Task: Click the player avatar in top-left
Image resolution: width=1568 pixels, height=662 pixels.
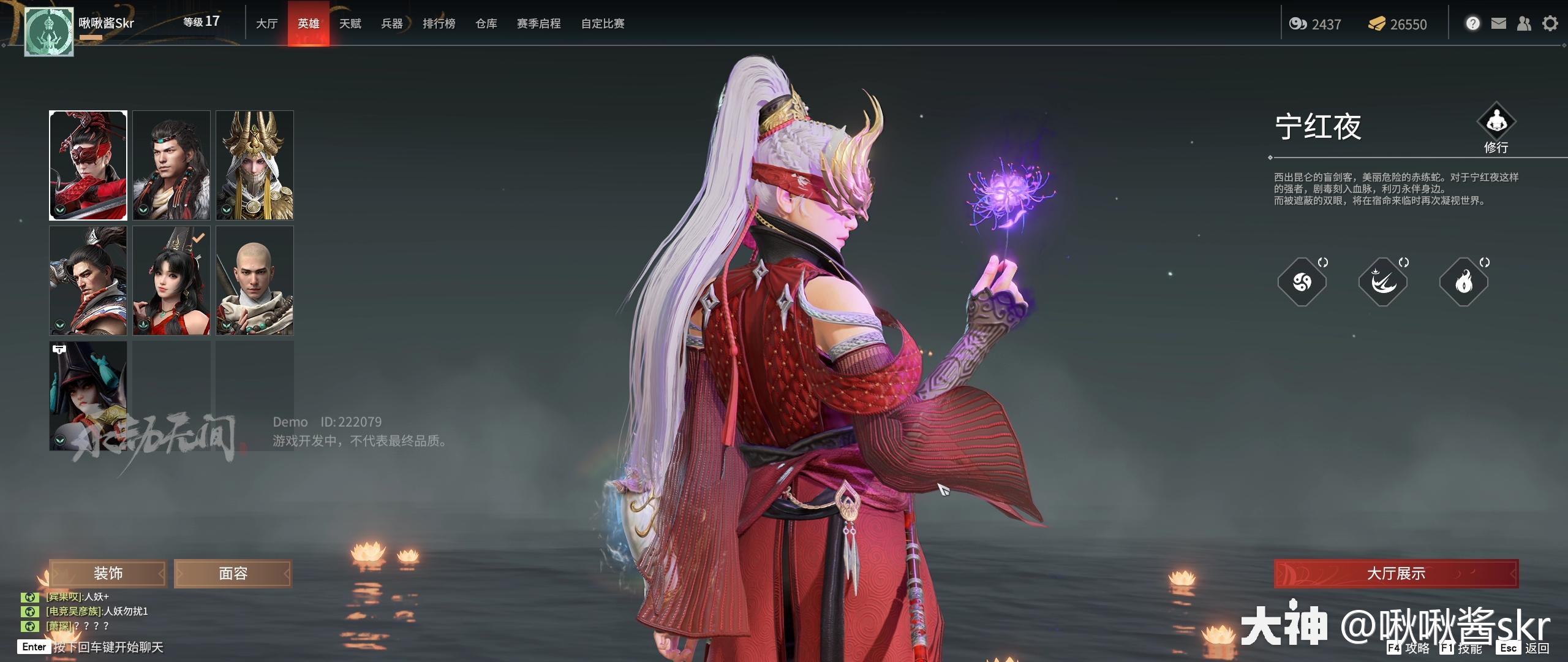Action: [49, 32]
